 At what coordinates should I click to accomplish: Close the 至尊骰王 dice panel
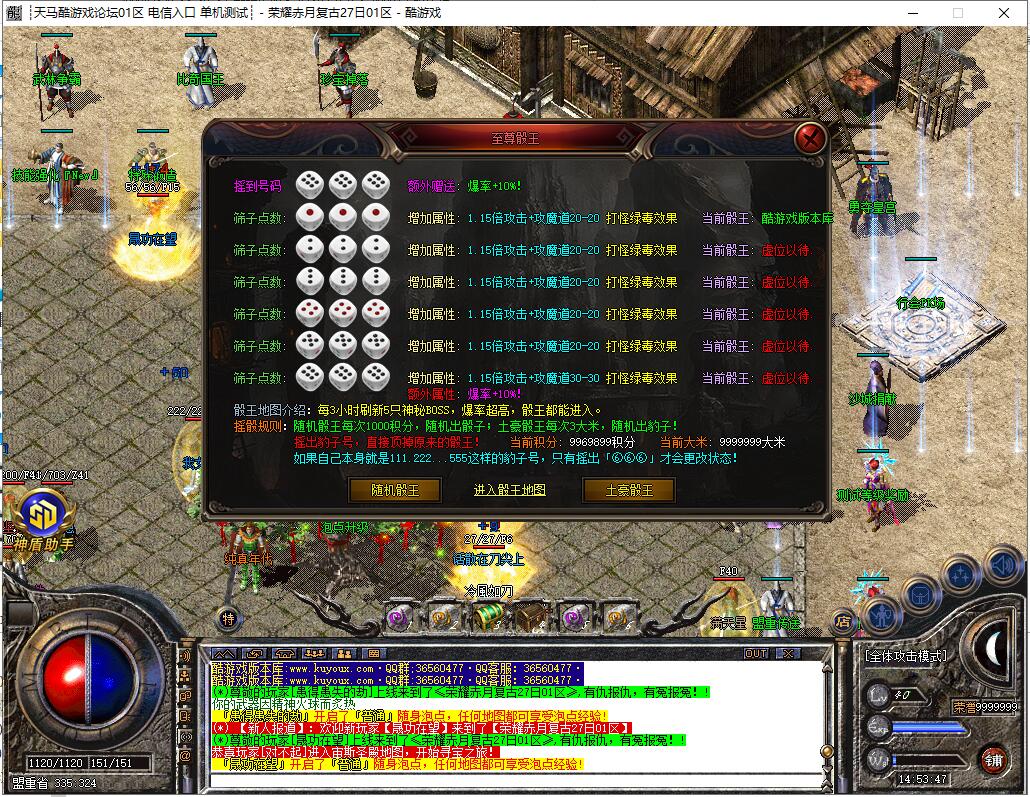[x=811, y=137]
